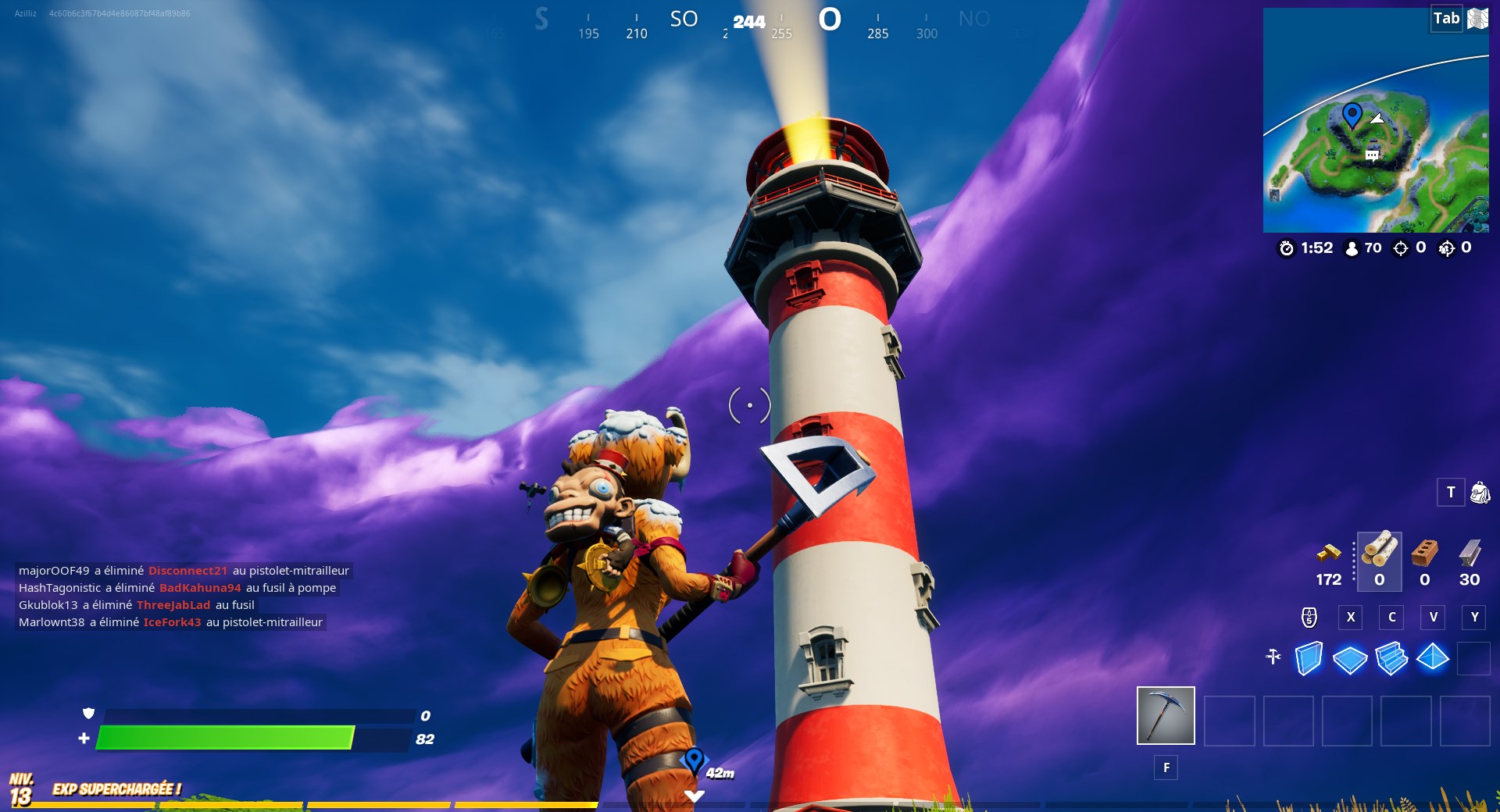1500x812 pixels.
Task: Toggle the placed 42m waypoint marker
Action: click(x=694, y=757)
